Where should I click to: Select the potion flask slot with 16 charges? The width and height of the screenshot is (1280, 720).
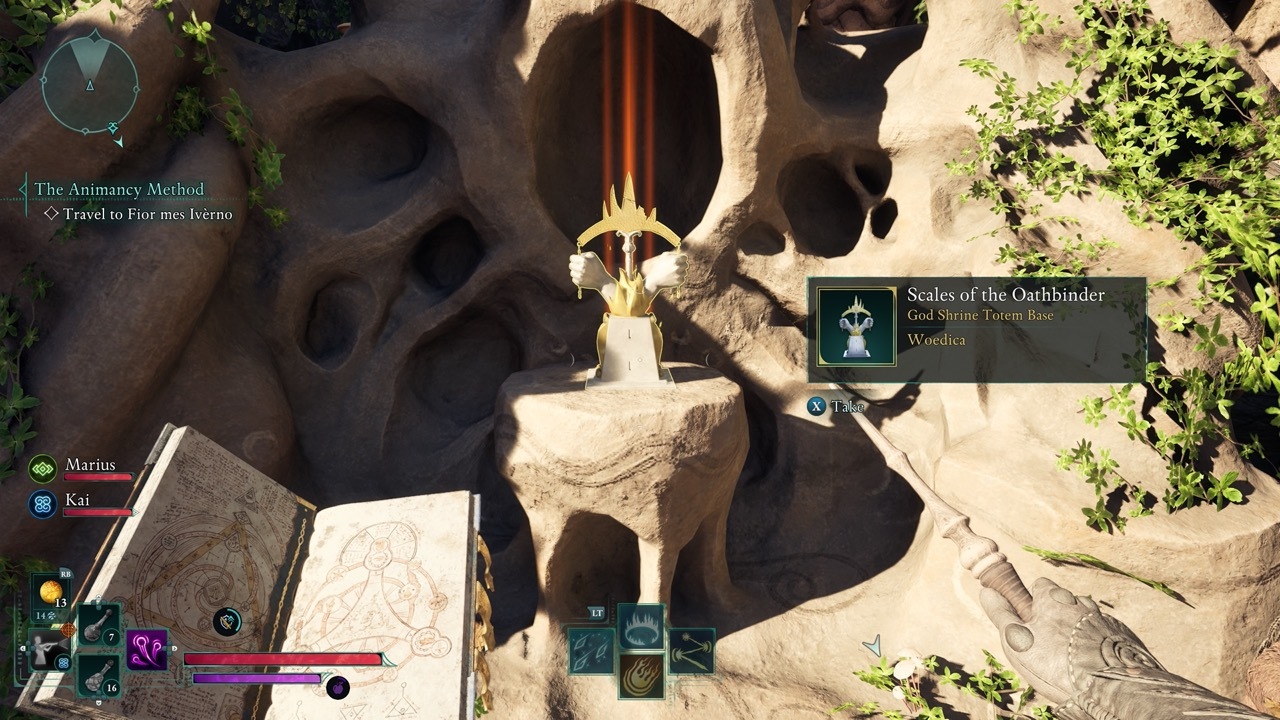point(99,675)
